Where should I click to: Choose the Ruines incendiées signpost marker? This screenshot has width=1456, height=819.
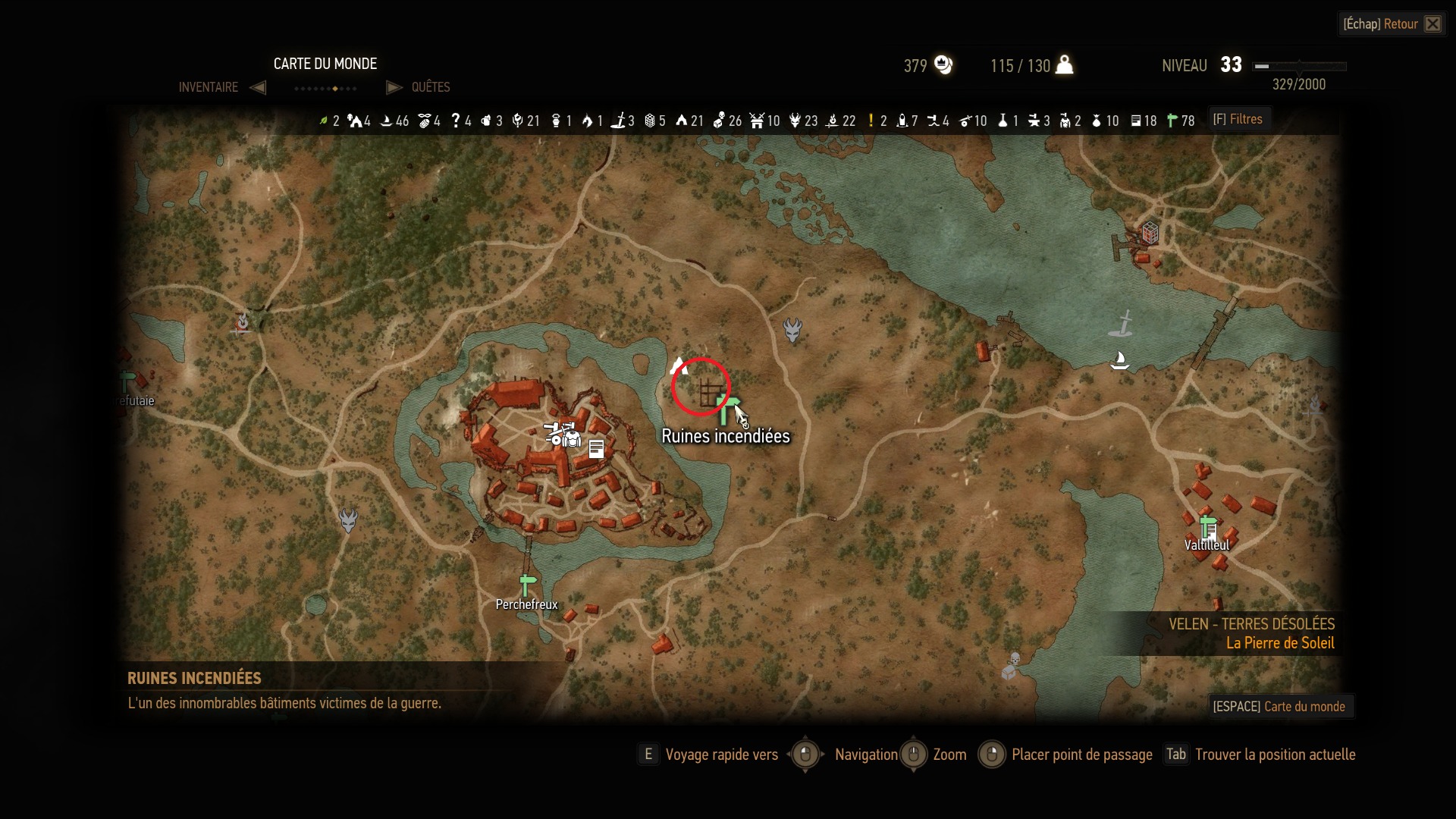point(726,409)
